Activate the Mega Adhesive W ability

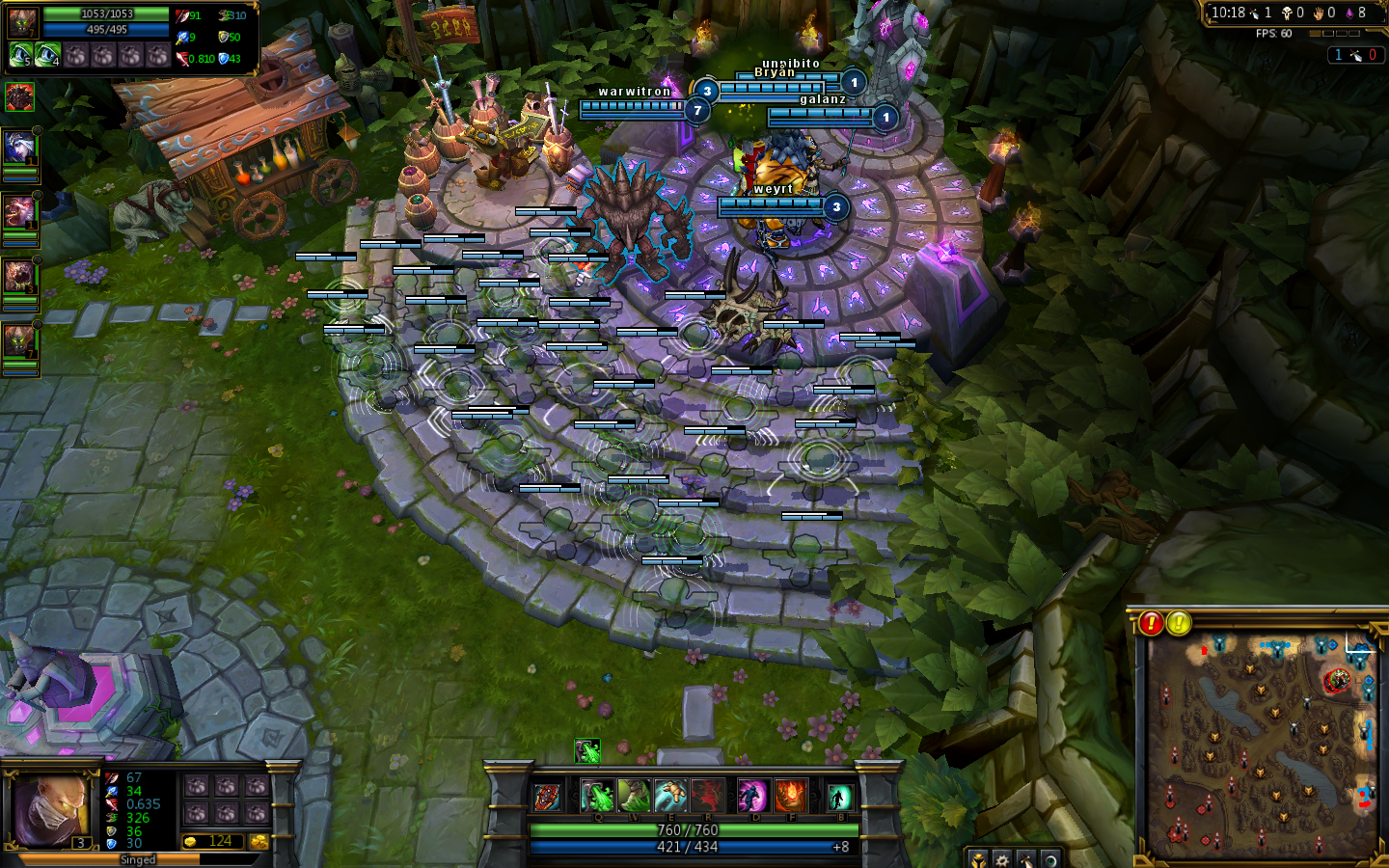[x=634, y=797]
